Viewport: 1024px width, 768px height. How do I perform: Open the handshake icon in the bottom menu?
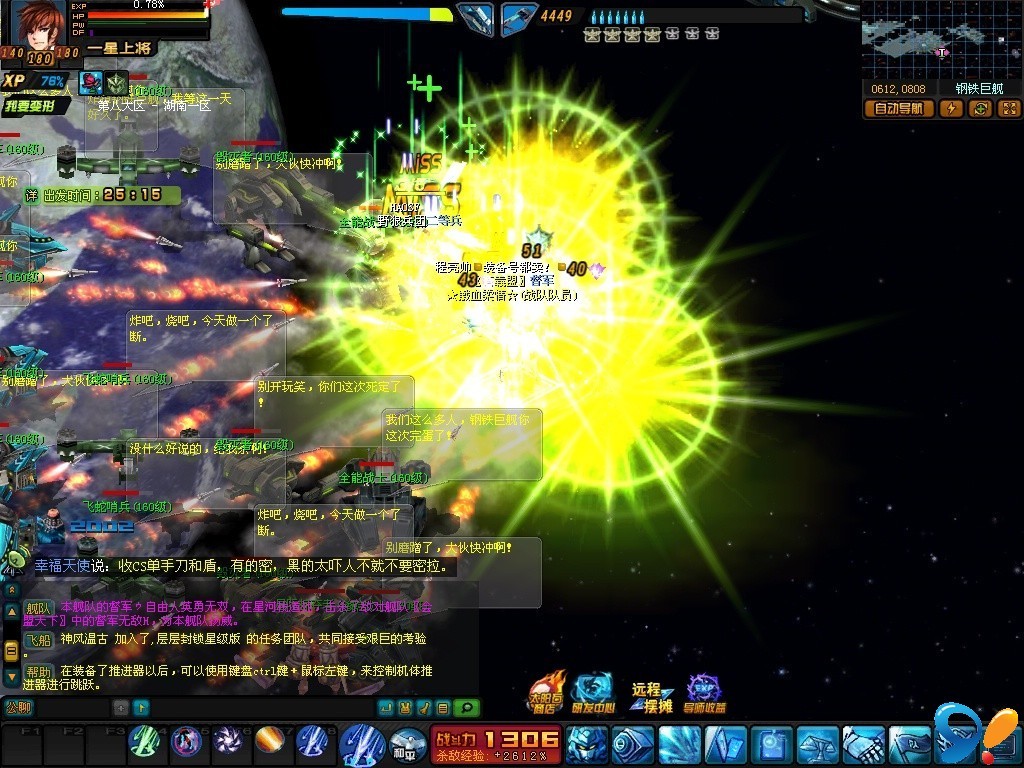865,745
